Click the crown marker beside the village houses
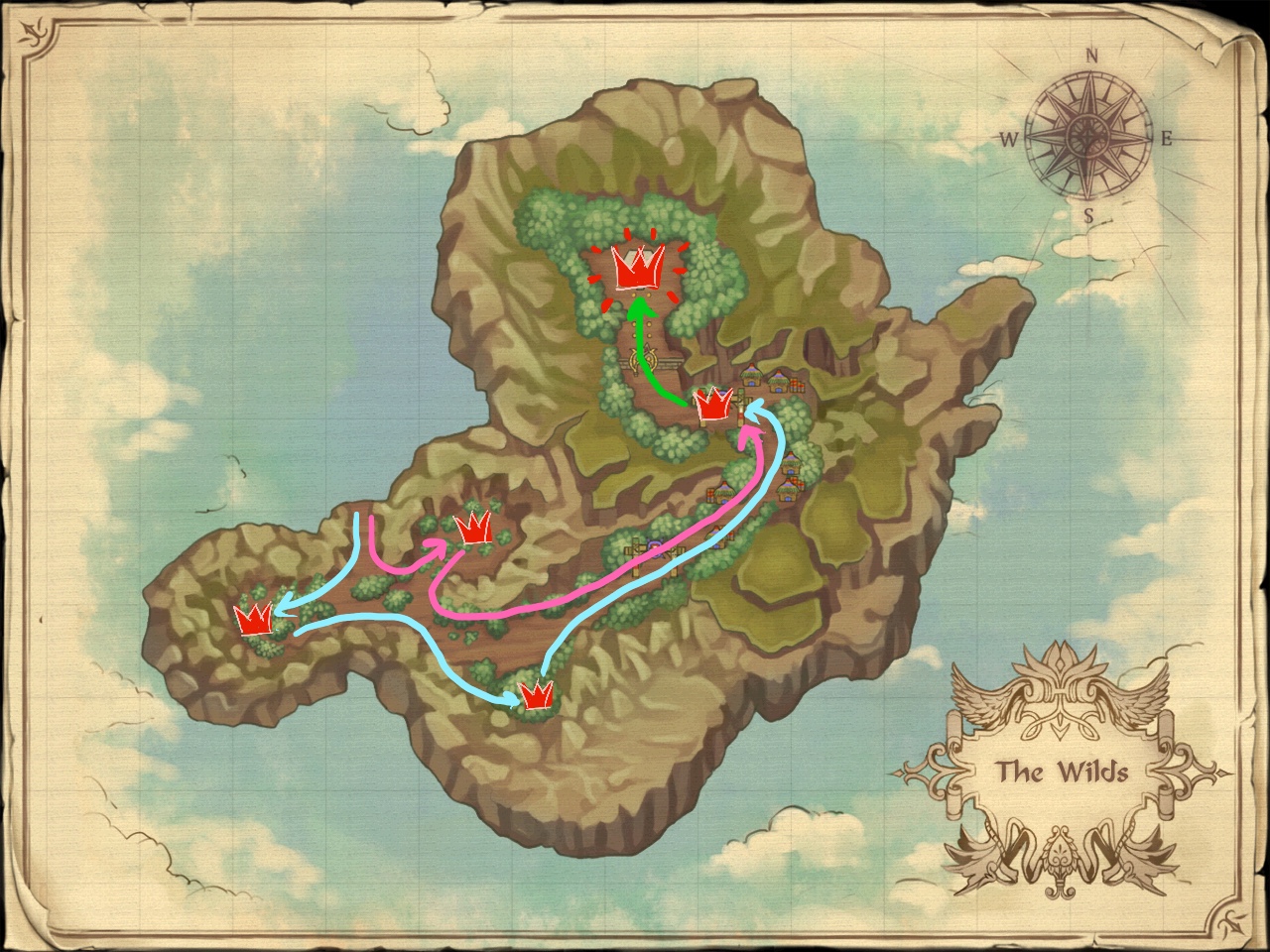 click(x=712, y=405)
